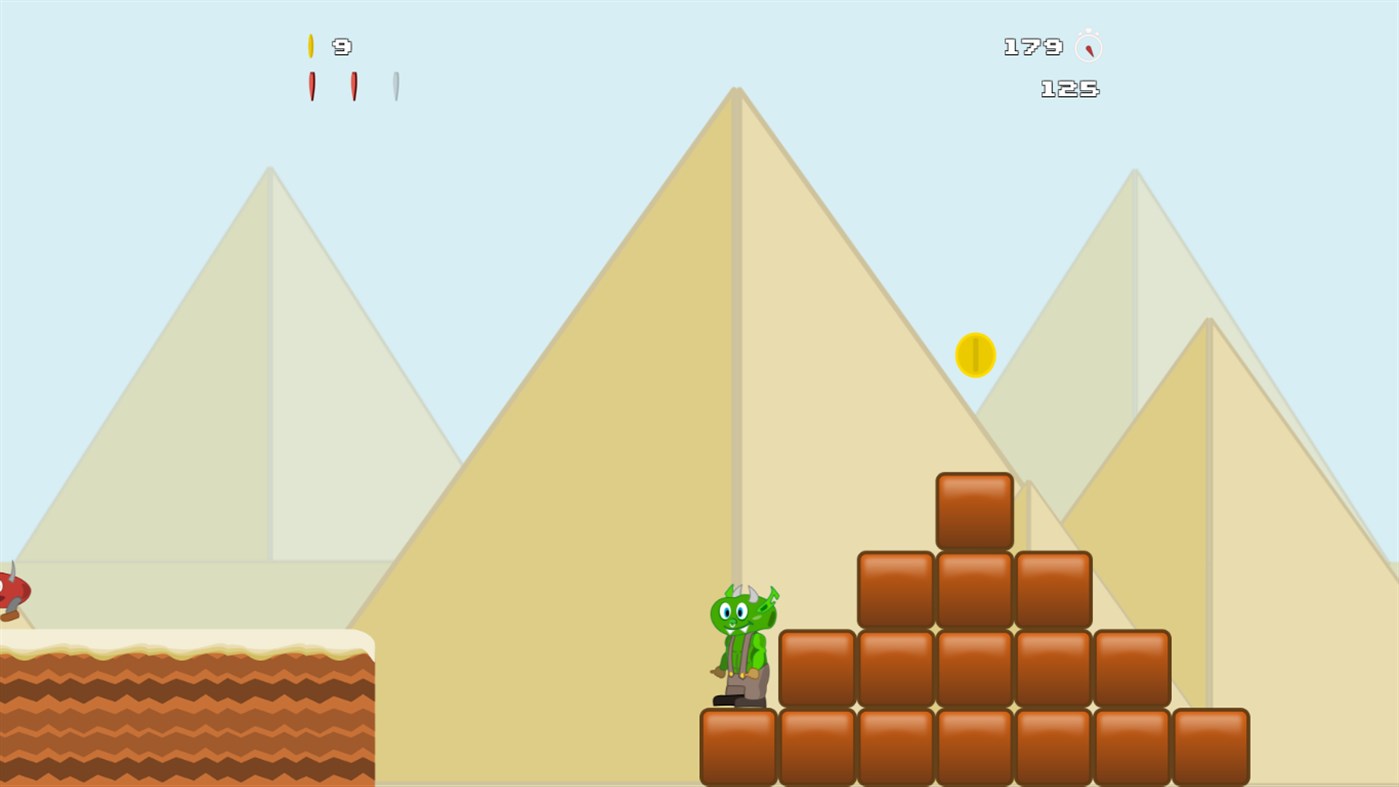The width and height of the screenshot is (1399, 787).
Task: Click the center block beneath the top block
Action: click(974, 588)
